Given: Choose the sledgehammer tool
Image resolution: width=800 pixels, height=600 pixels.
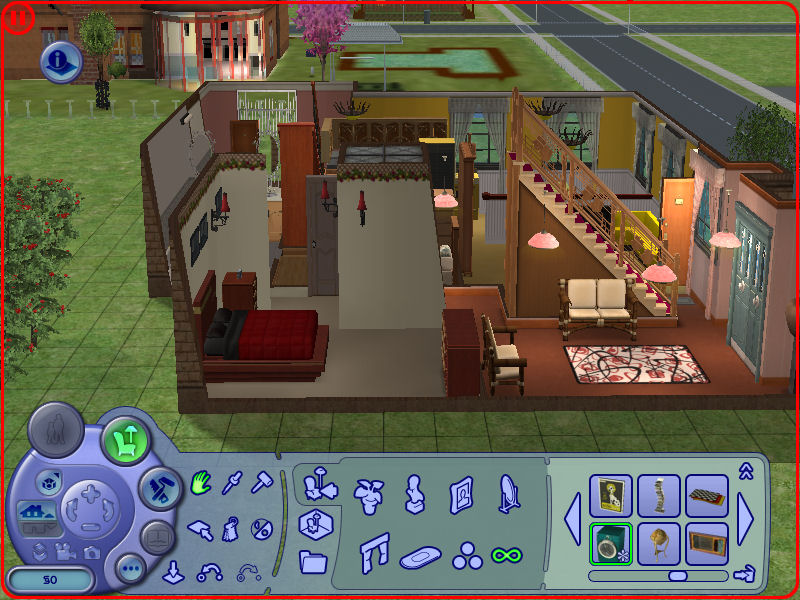Looking at the screenshot, I should coord(263,483).
